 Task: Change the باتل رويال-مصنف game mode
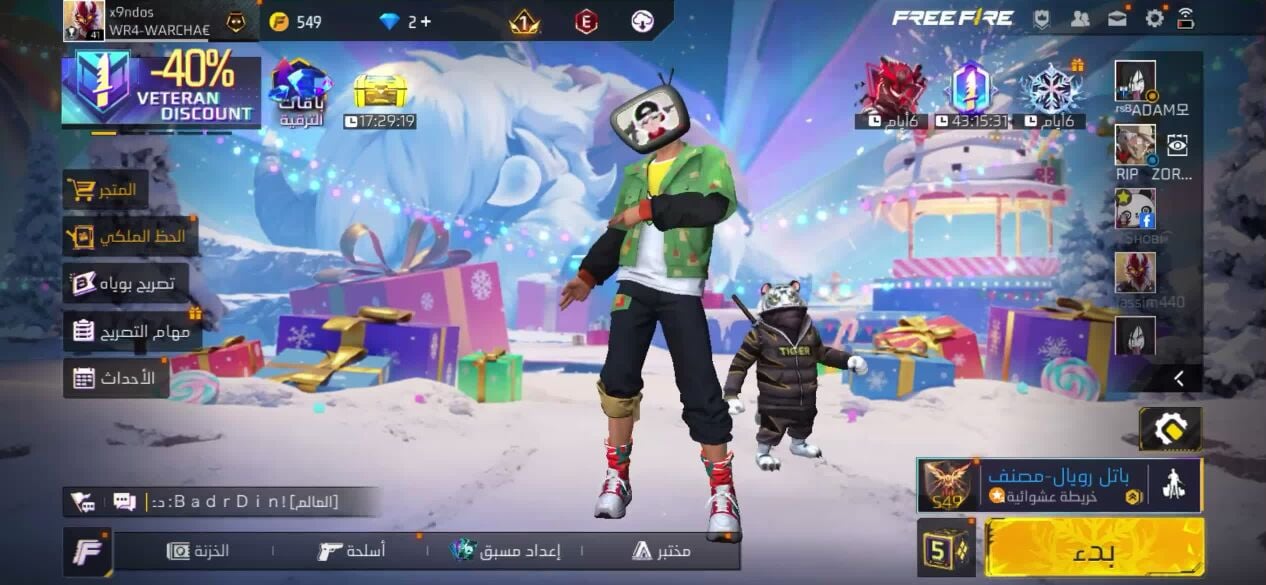coord(1058,485)
